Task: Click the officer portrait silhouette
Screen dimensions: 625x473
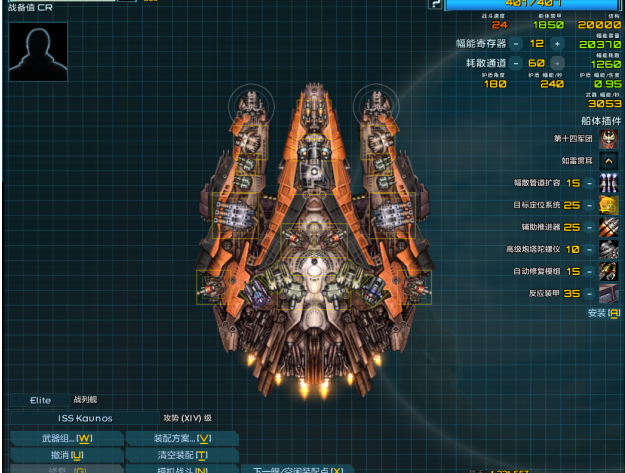Action: tap(38, 52)
